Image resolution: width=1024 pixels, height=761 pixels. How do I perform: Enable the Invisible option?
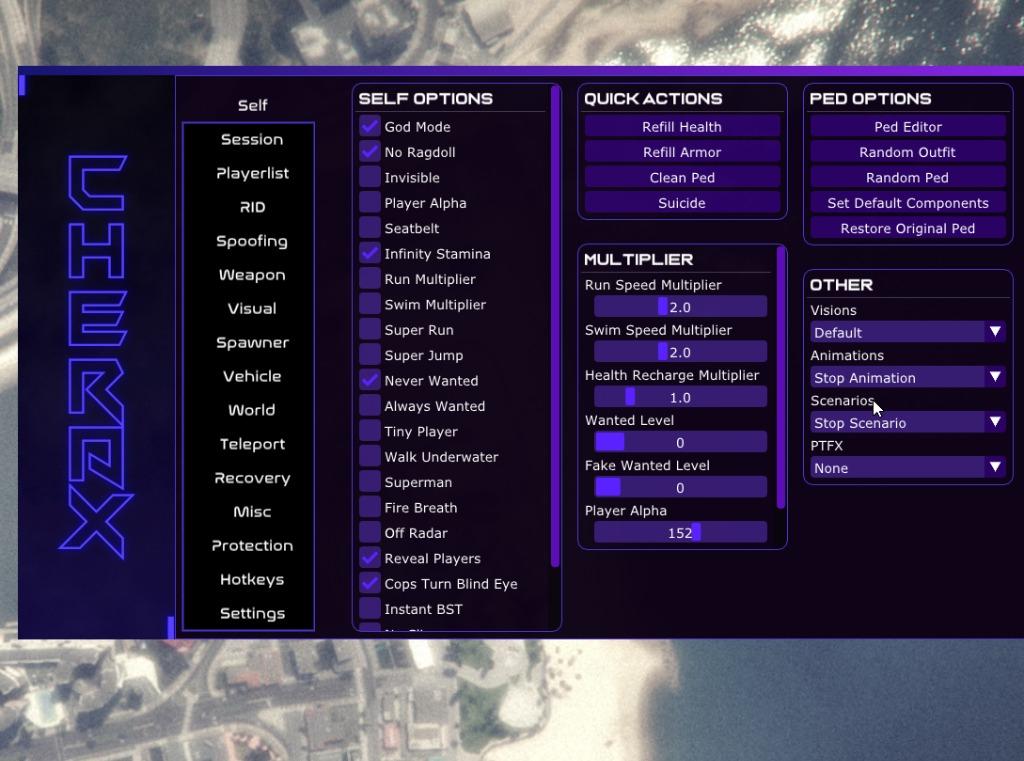pos(371,178)
